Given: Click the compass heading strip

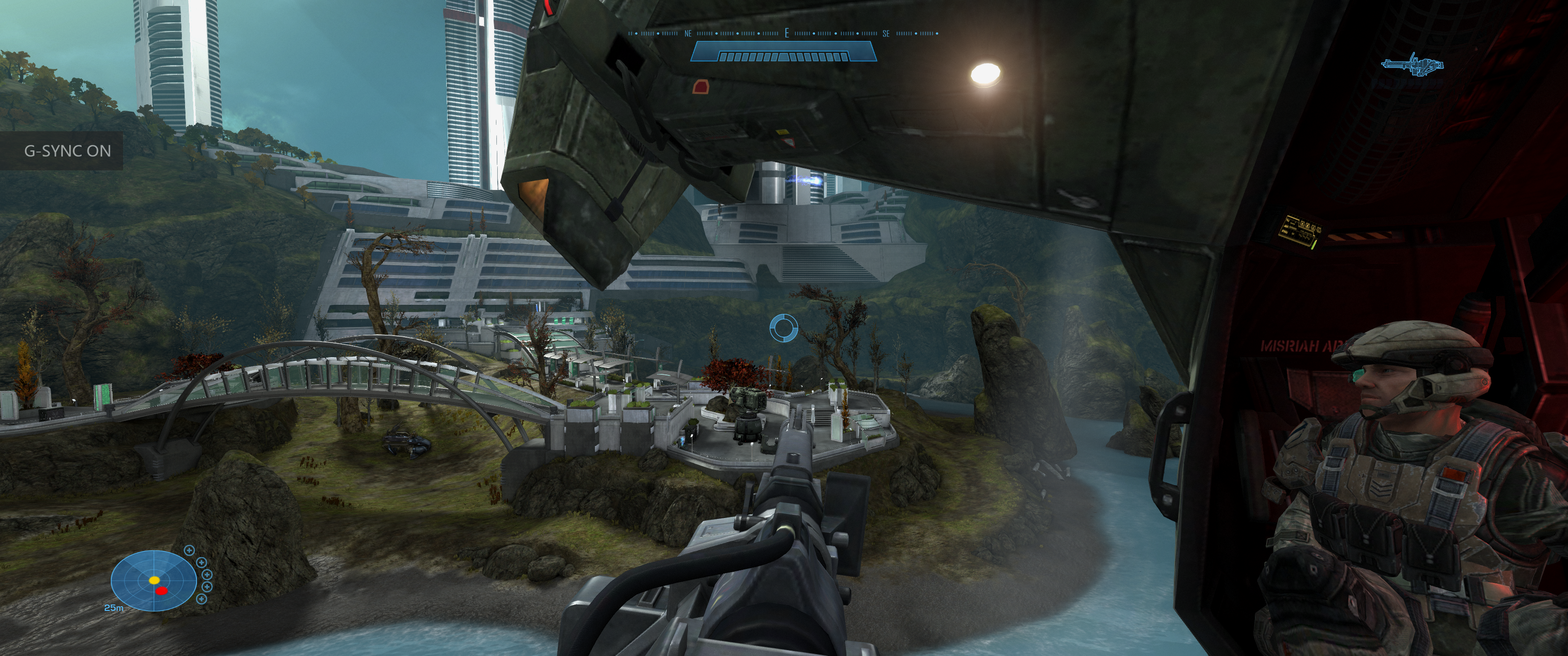Looking at the screenshot, I should point(784,33).
